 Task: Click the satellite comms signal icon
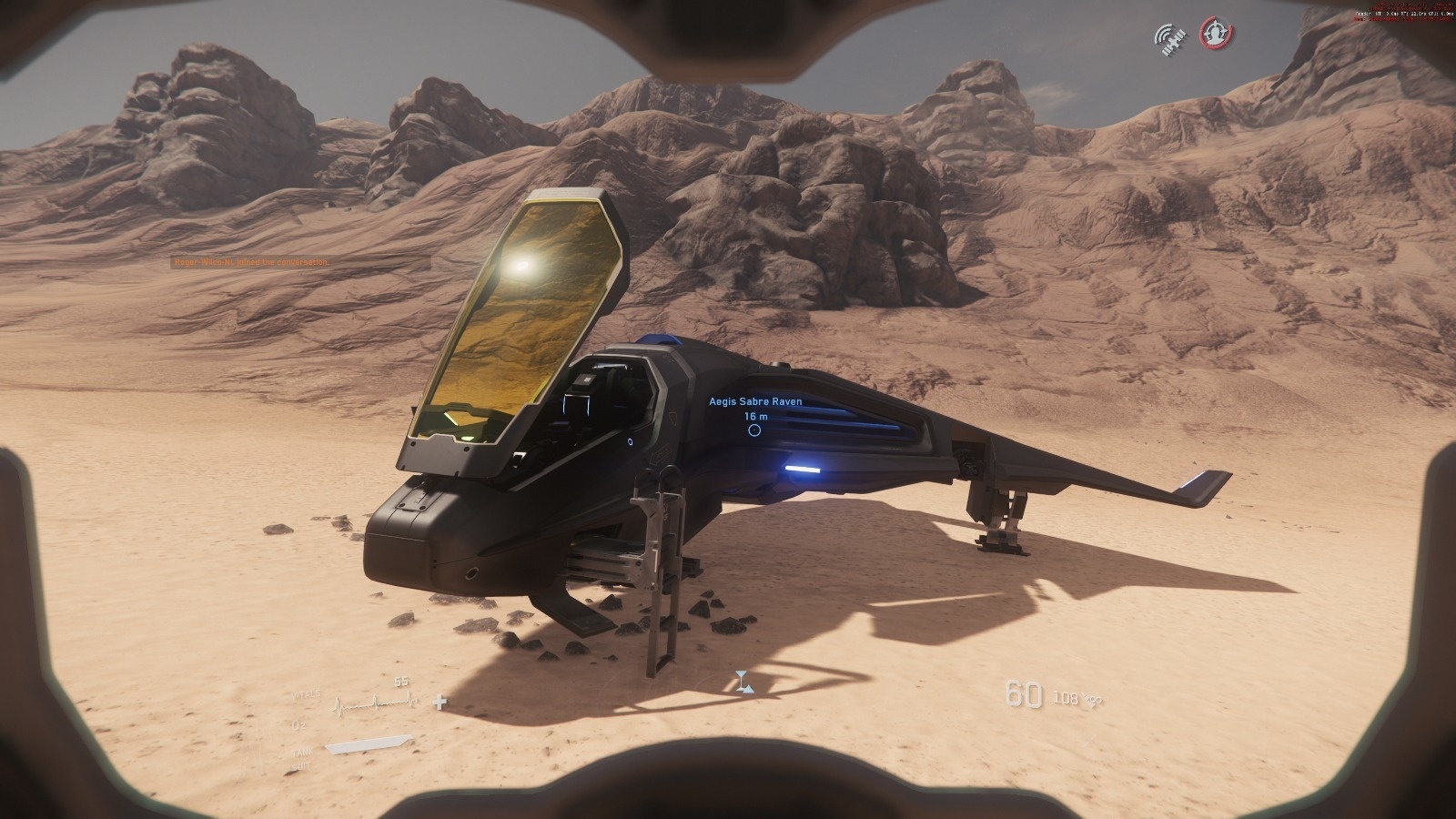(1171, 38)
